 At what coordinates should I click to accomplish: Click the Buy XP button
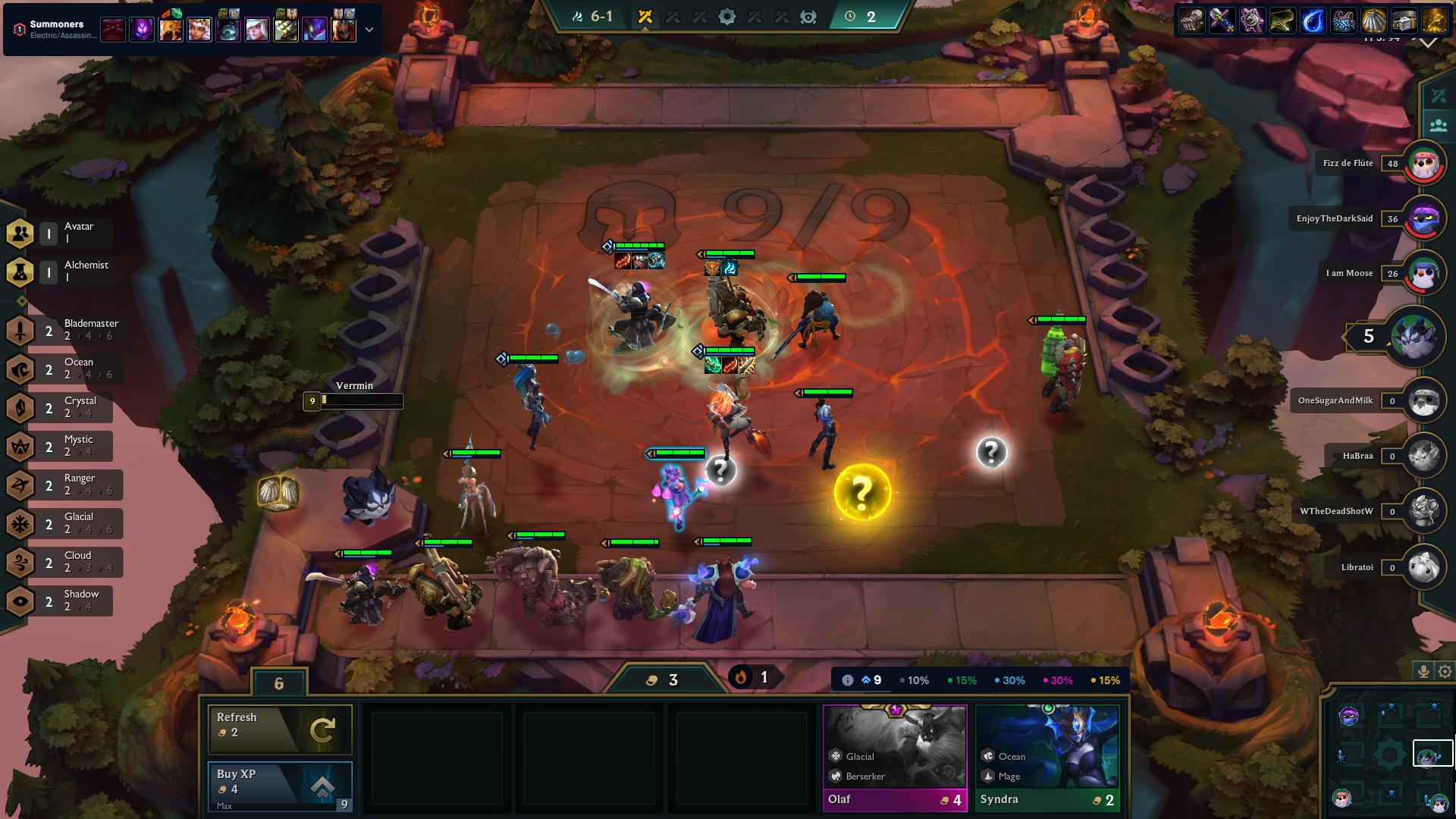point(279,785)
